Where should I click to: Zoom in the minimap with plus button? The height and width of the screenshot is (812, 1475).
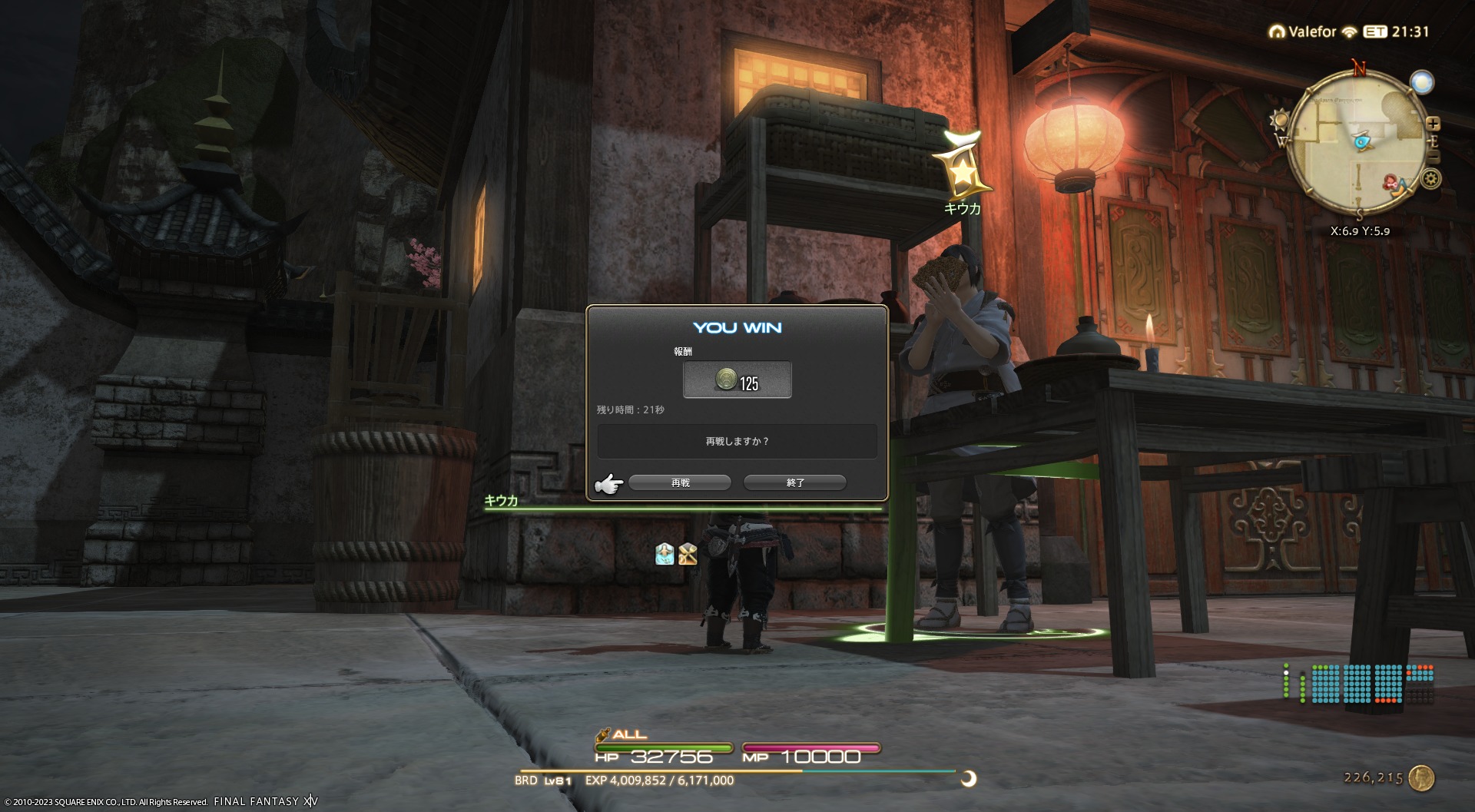tap(1433, 123)
